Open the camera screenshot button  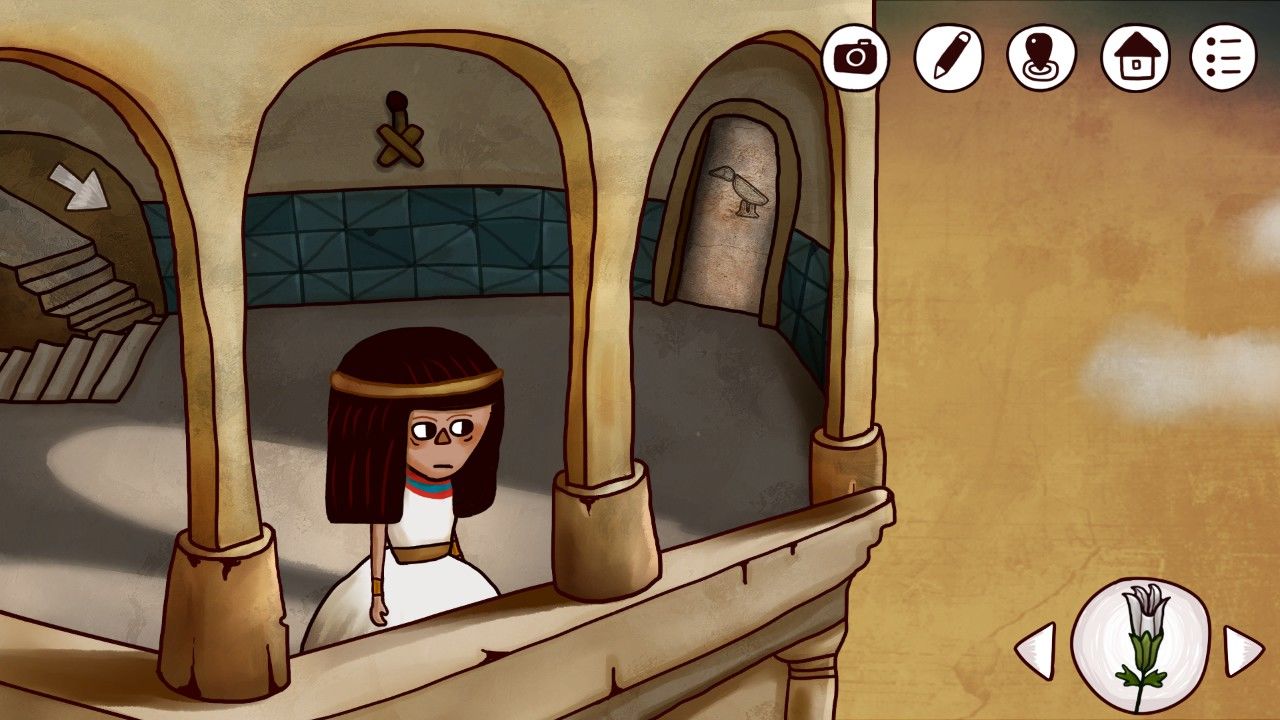[x=855, y=57]
